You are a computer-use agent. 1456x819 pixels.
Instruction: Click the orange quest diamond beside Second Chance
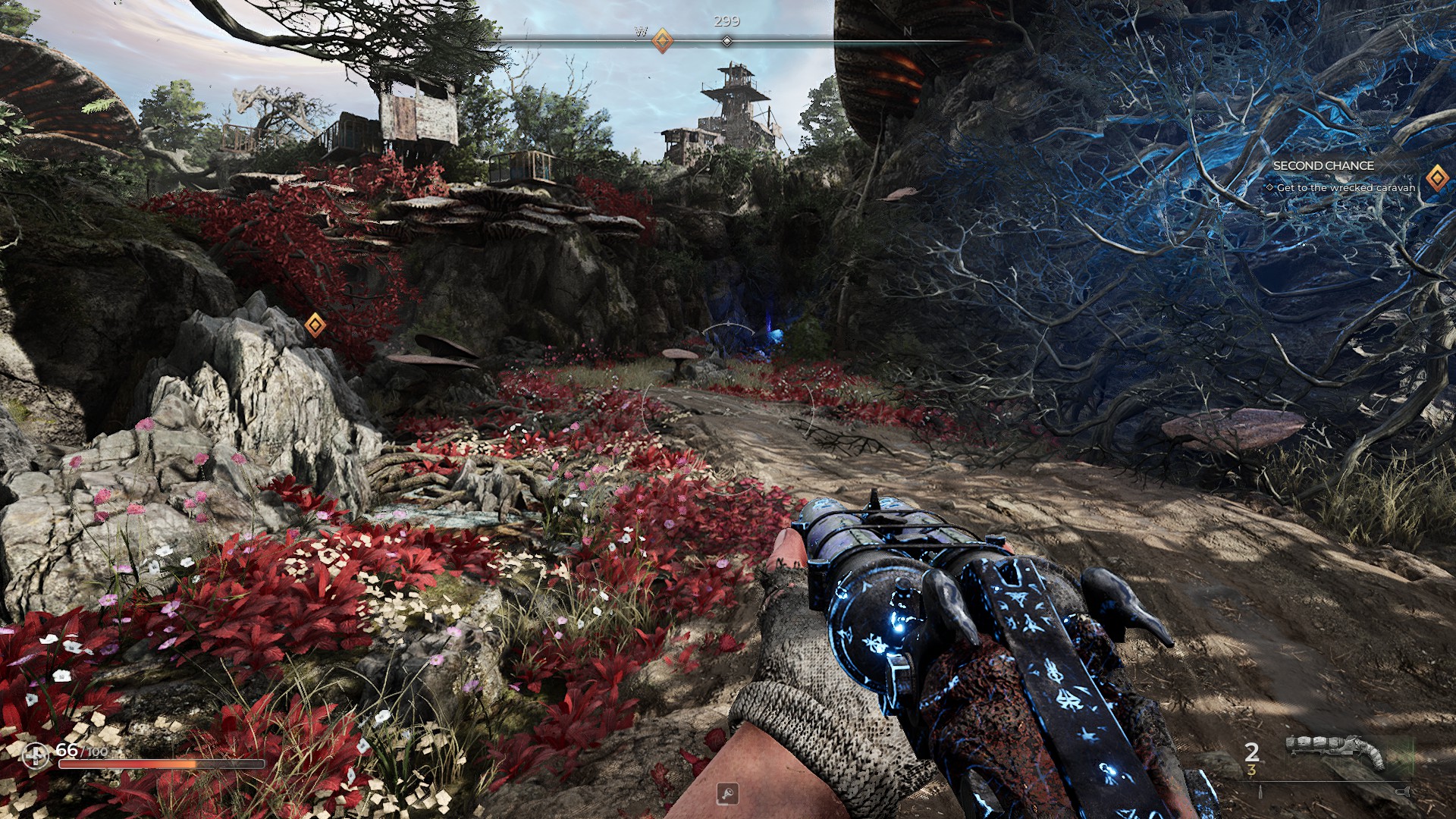[1436, 178]
